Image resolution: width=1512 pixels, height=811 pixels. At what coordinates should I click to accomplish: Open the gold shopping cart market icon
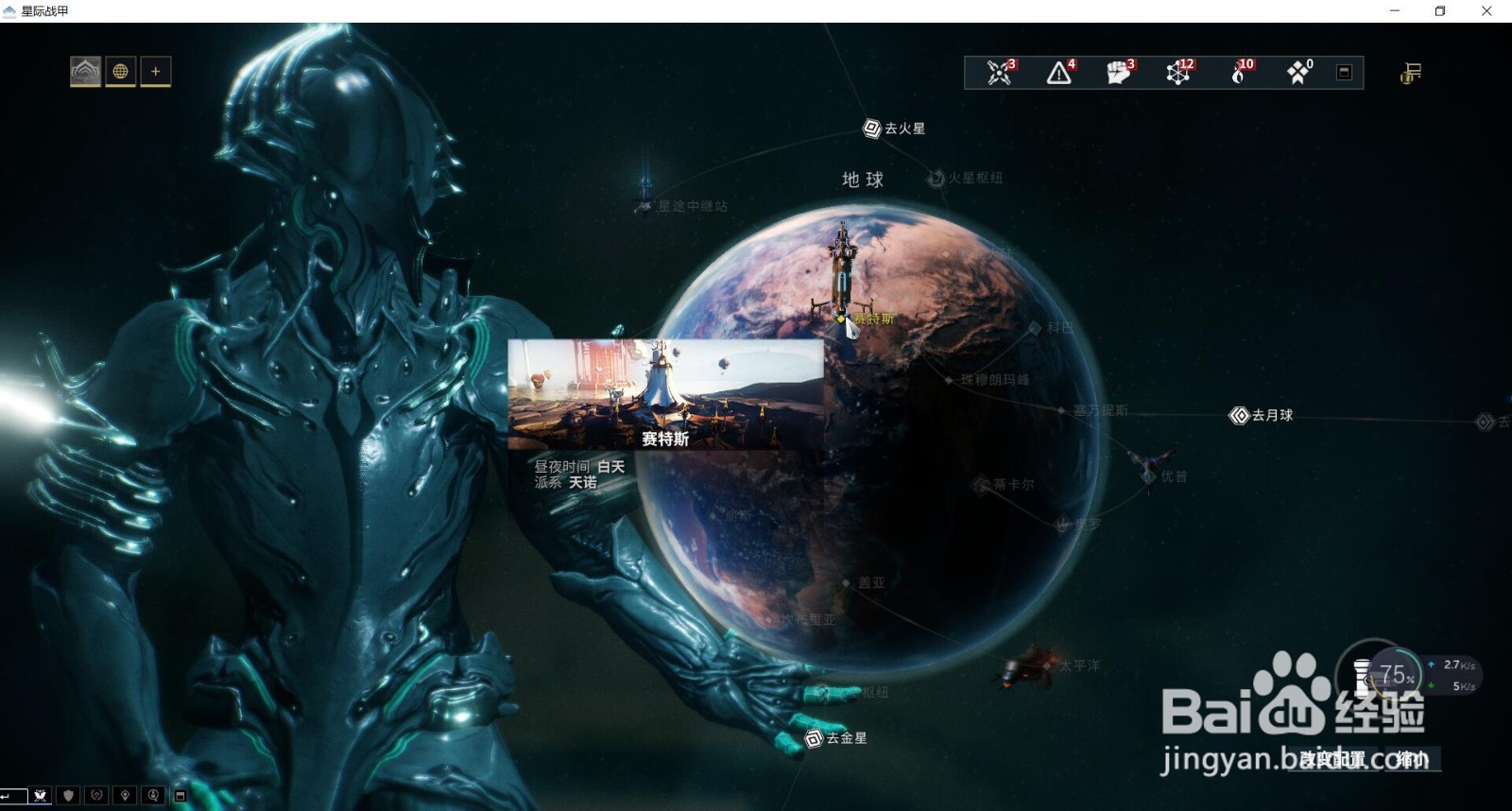1409,73
